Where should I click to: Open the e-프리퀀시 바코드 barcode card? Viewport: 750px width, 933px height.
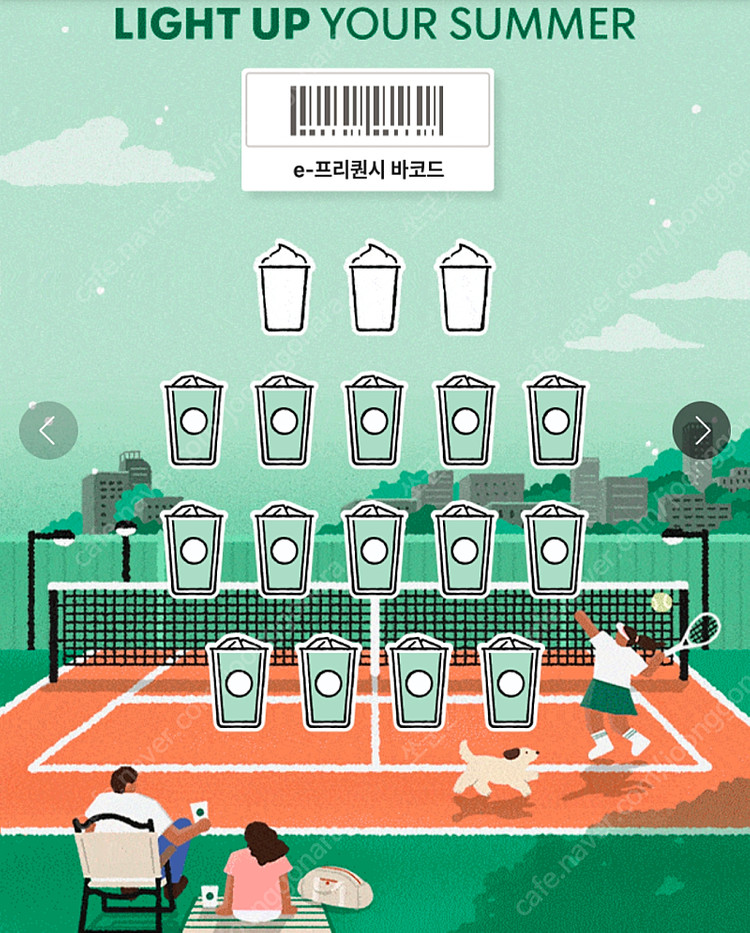point(367,129)
